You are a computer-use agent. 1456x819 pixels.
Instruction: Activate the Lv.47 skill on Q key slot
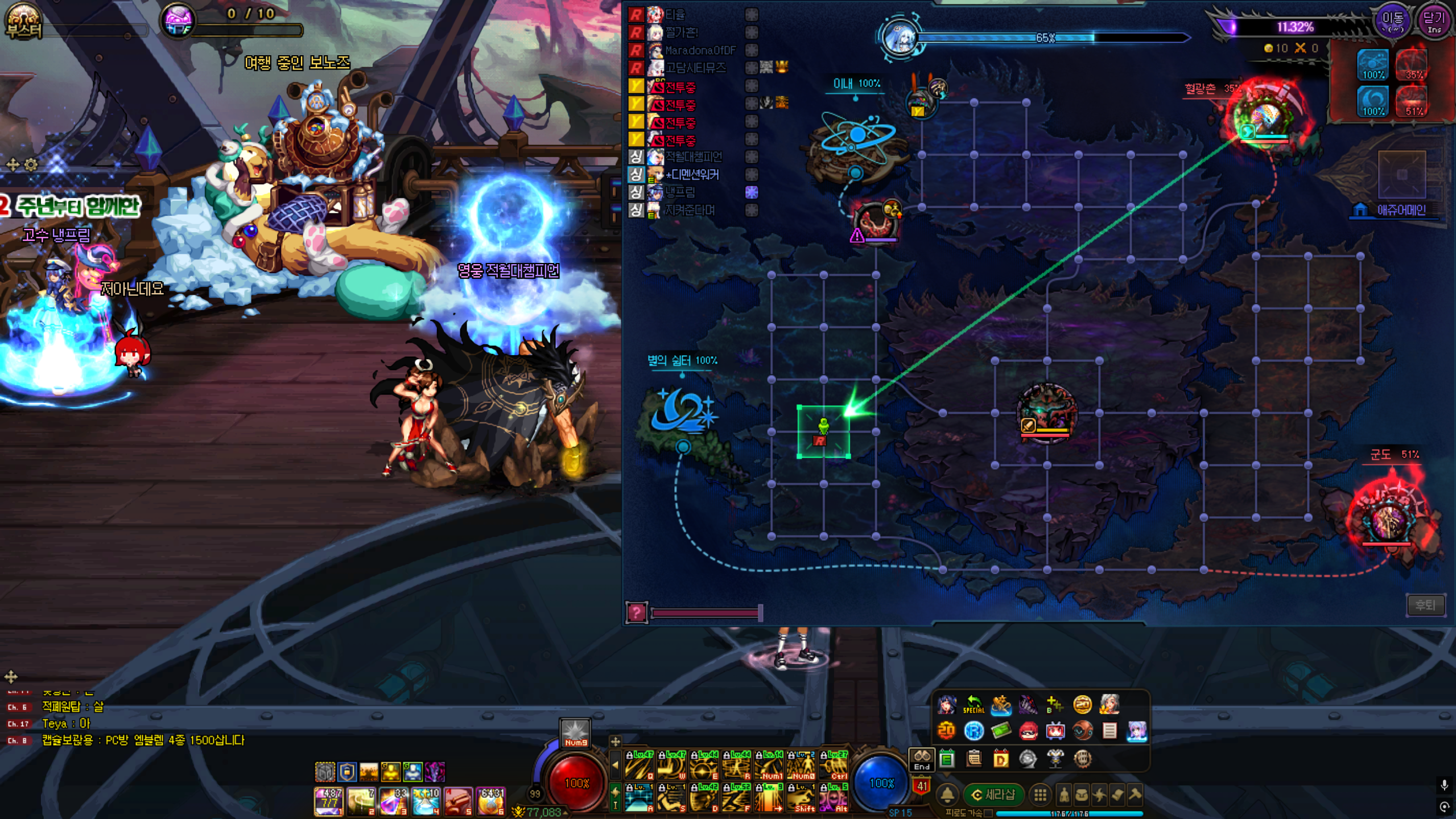640,766
